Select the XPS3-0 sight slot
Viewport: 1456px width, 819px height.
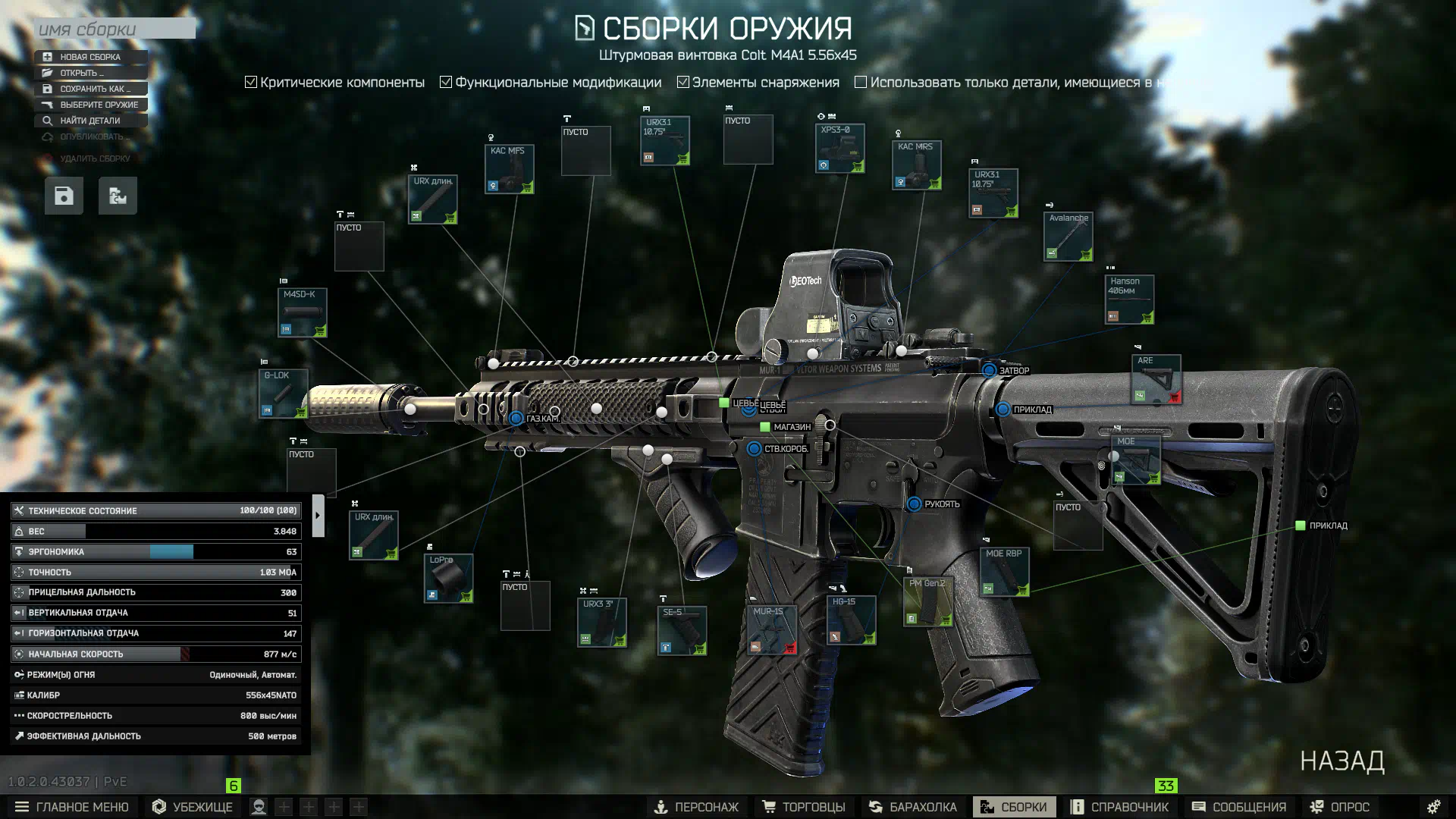[840, 149]
